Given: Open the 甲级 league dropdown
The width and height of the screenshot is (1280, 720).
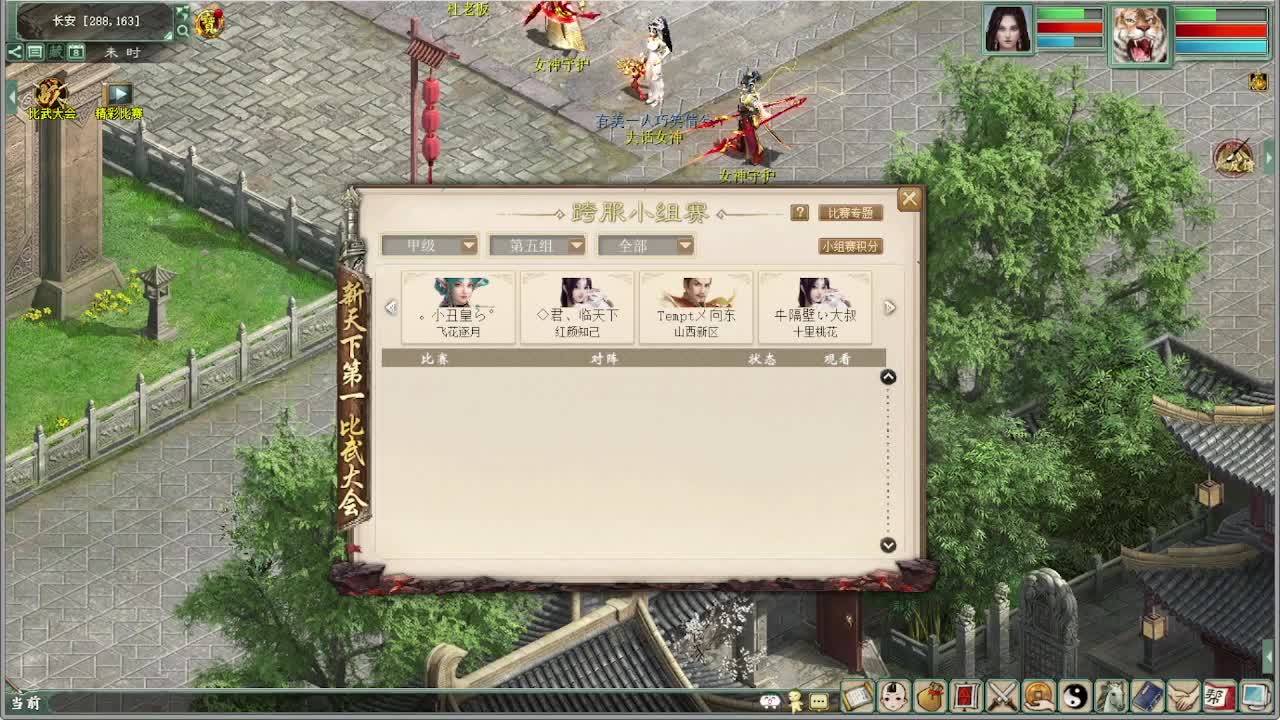Looking at the screenshot, I should coord(429,245).
